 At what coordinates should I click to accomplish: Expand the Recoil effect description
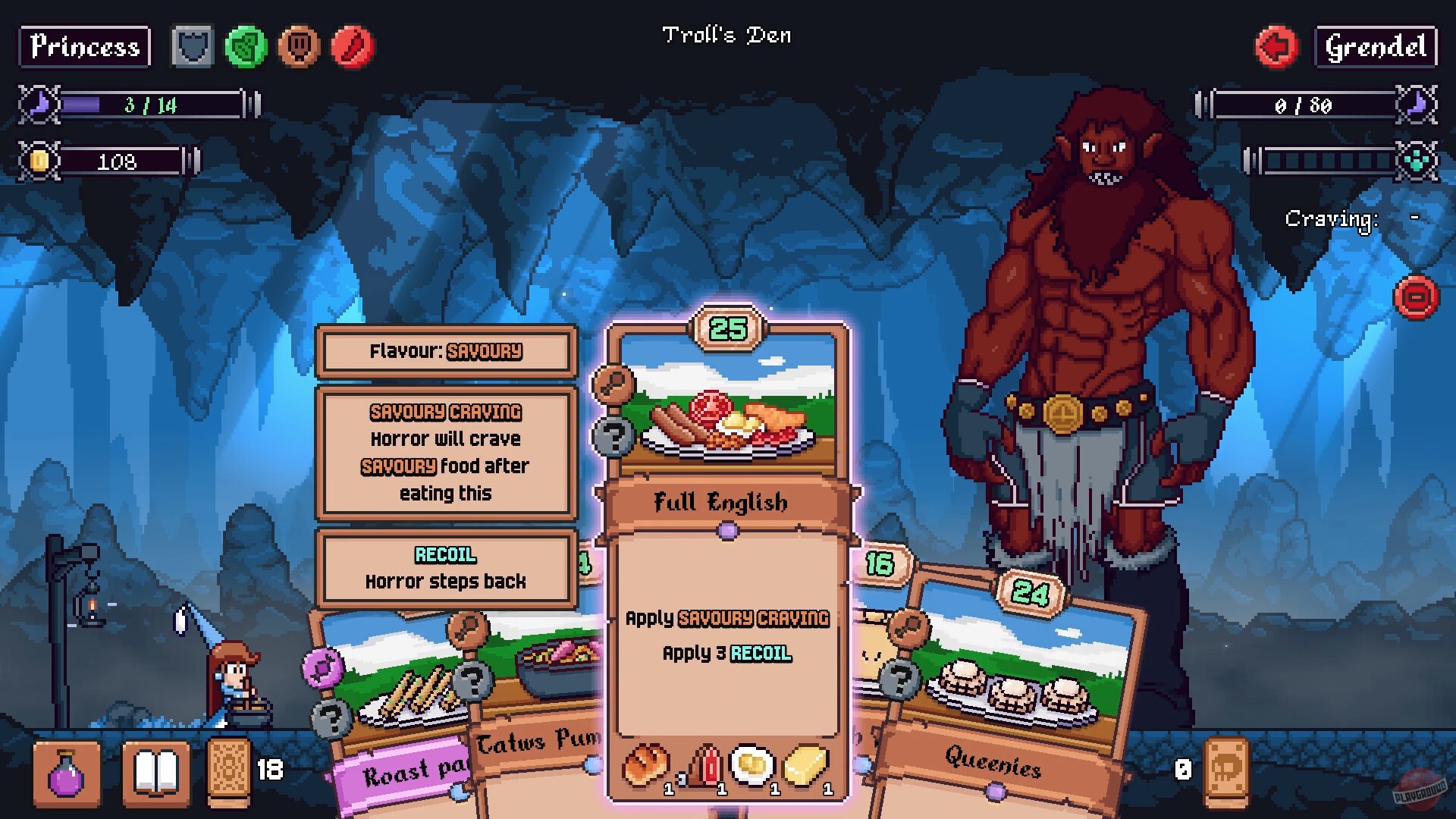445,567
